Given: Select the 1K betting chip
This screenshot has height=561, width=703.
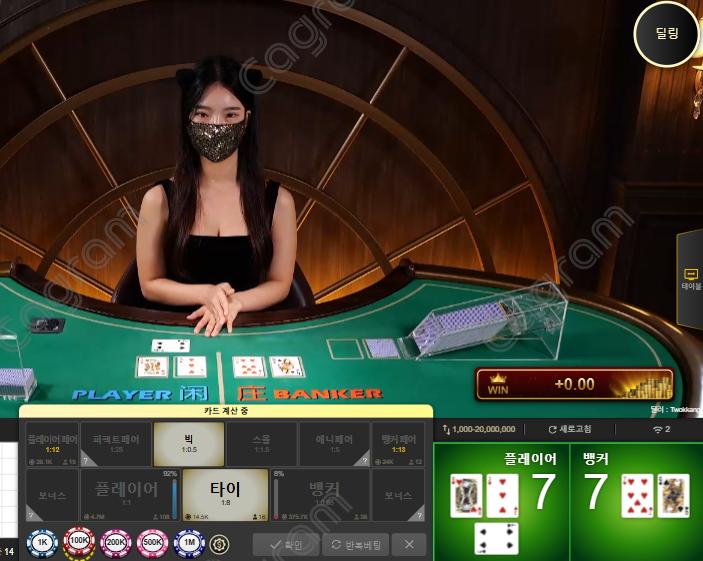Looking at the screenshot, I should point(42,543).
